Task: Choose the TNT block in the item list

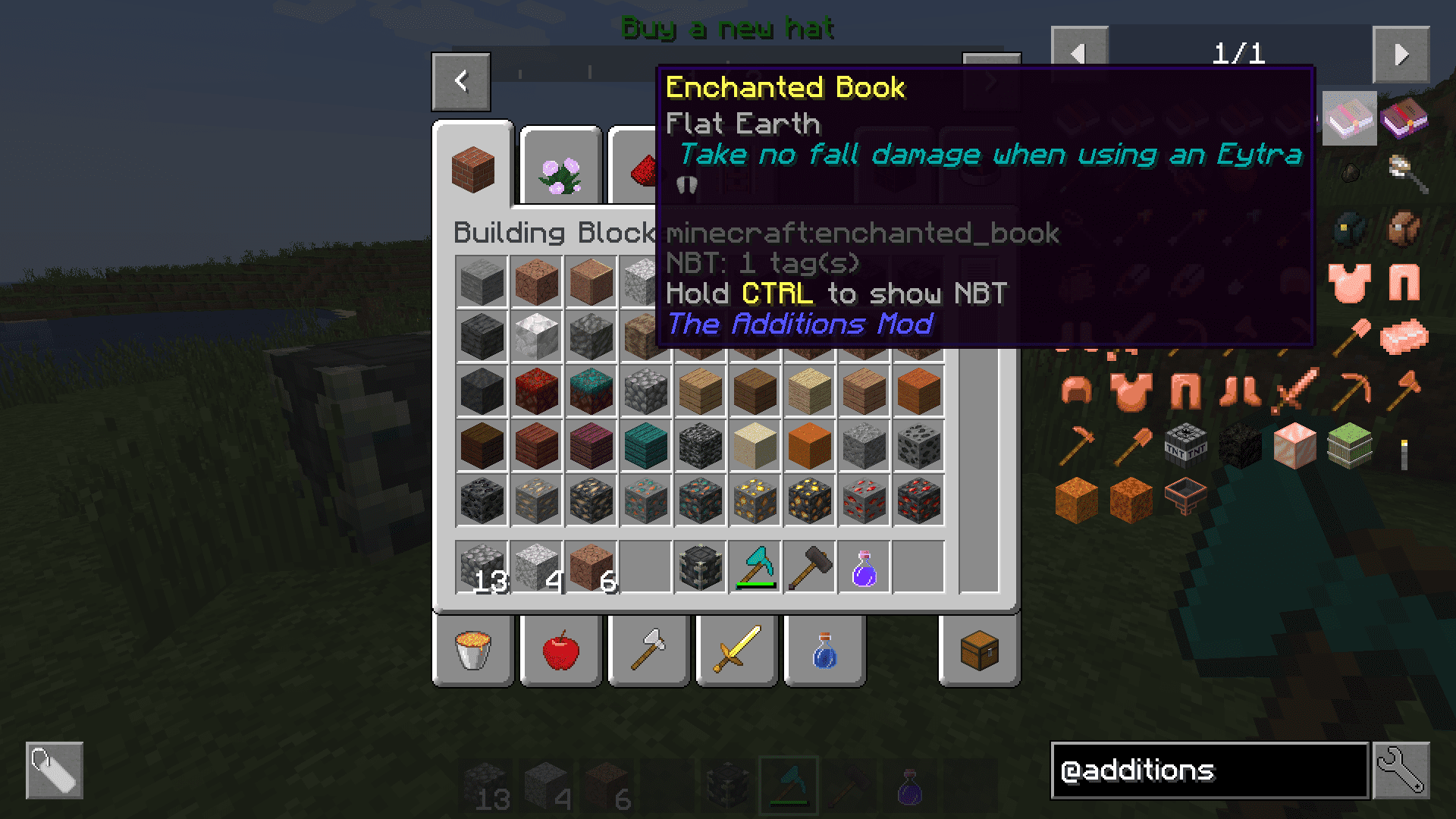Action: [x=1185, y=445]
